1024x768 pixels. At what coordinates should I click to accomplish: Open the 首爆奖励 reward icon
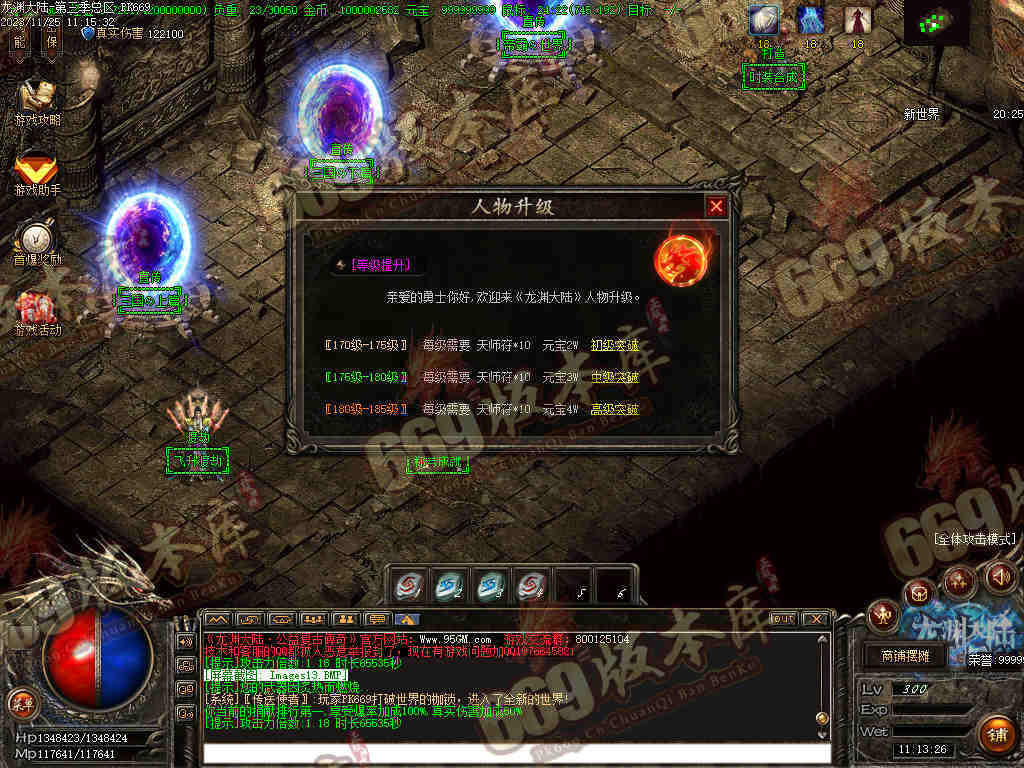pyautogui.click(x=37, y=243)
